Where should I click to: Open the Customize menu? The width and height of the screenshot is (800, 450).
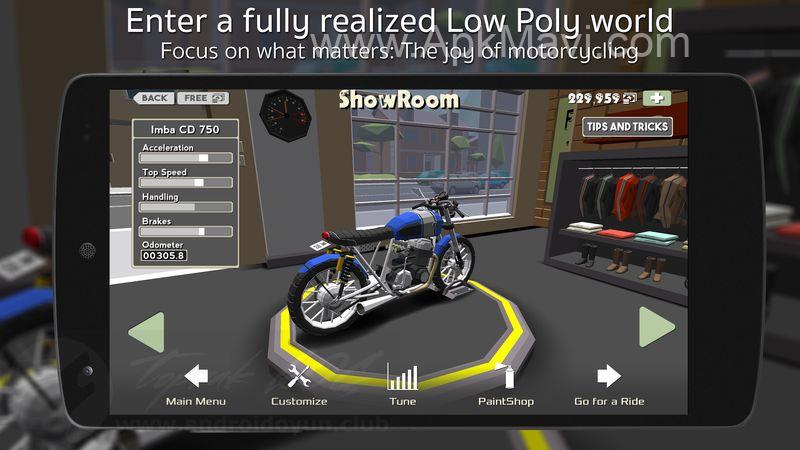pos(299,384)
